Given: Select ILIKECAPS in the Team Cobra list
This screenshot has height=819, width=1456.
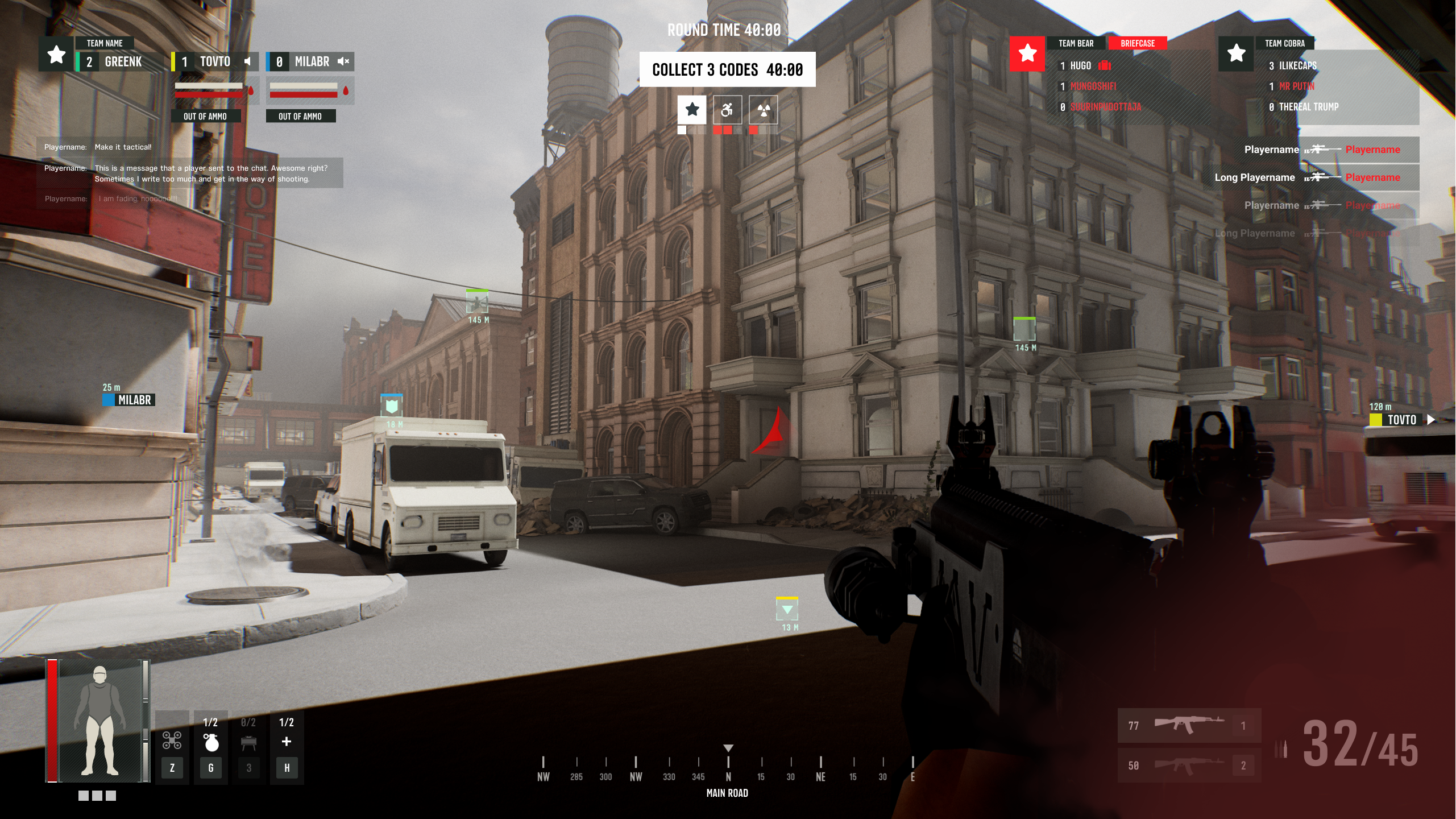Looking at the screenshot, I should point(1297,66).
